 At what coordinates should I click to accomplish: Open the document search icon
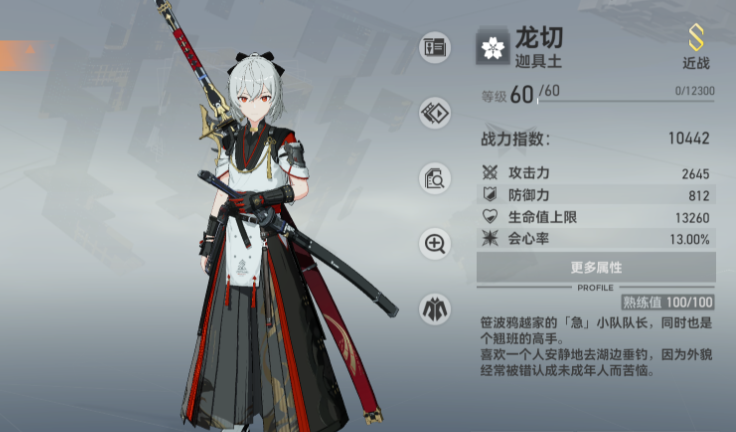(x=435, y=179)
